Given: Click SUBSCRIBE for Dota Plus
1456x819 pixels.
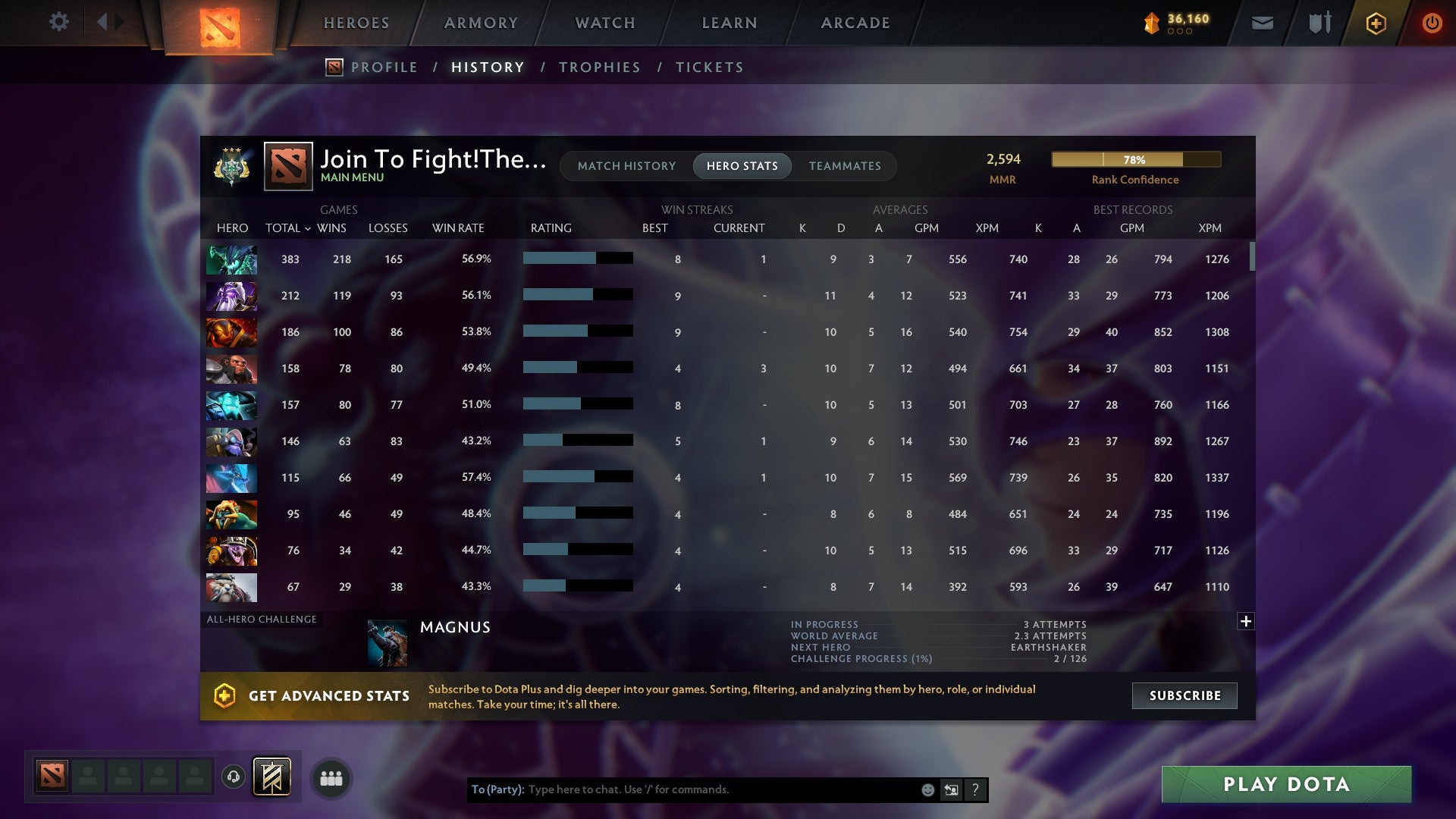Looking at the screenshot, I should point(1184,695).
